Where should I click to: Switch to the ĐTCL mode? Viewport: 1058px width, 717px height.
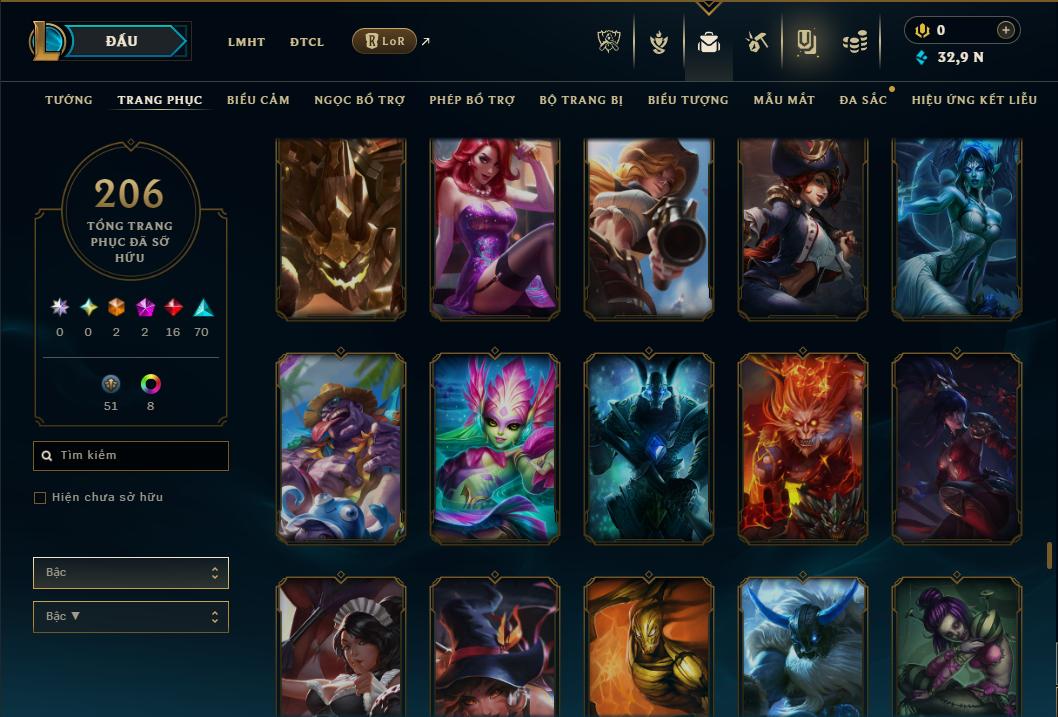[x=307, y=42]
